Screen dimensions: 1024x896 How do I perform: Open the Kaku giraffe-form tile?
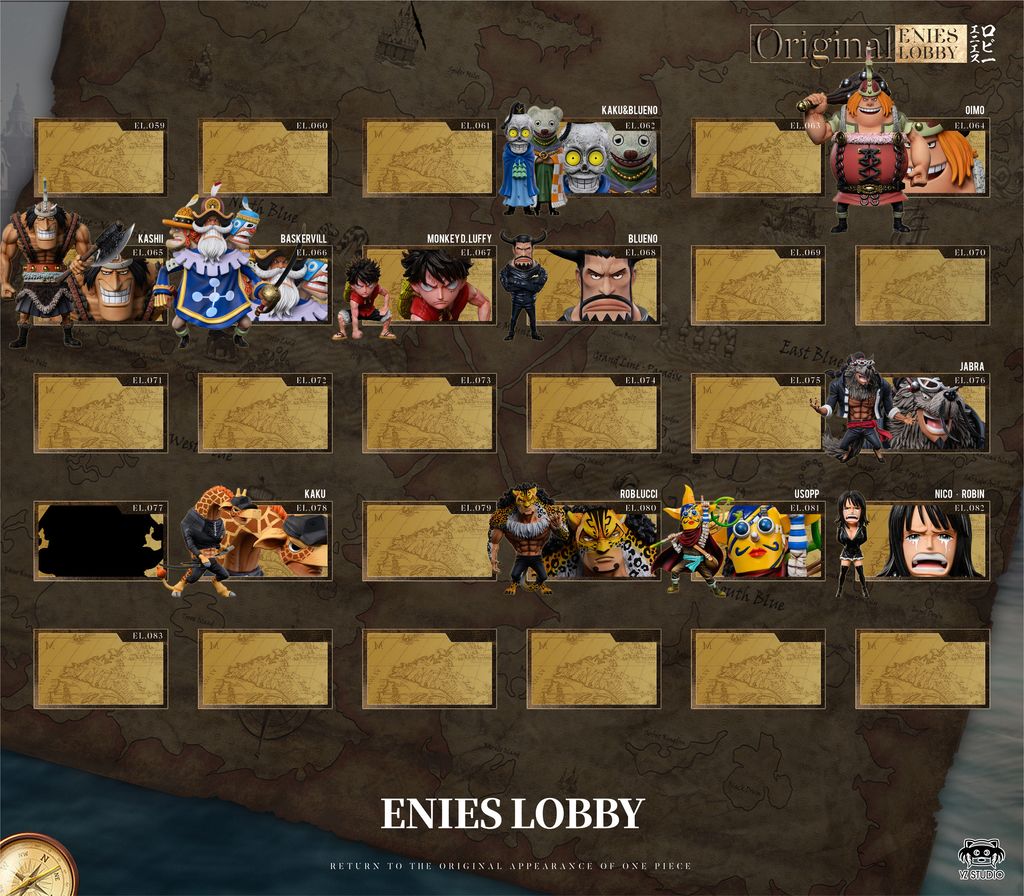pos(264,540)
